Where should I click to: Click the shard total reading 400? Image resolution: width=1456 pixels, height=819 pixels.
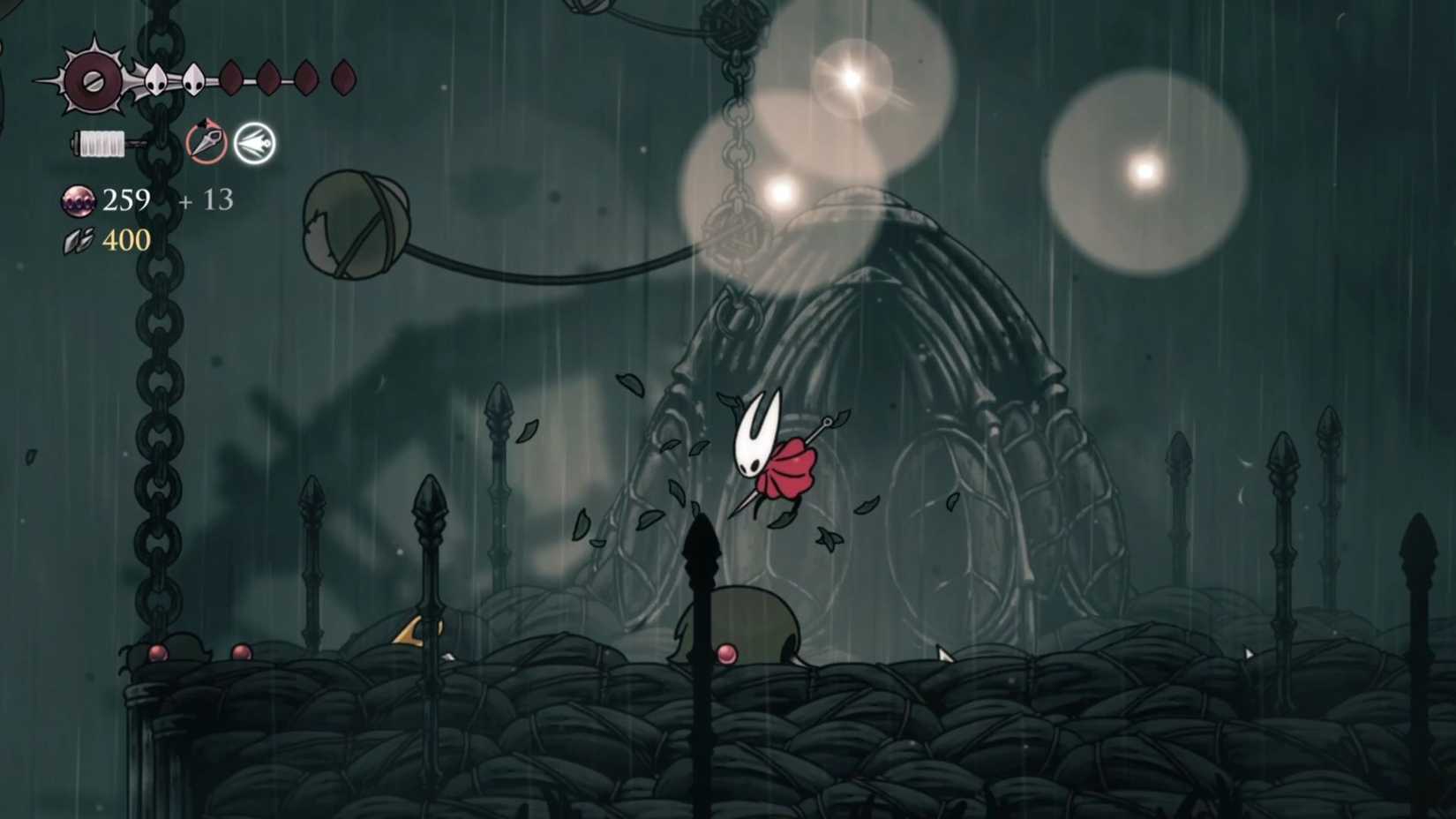pos(126,239)
